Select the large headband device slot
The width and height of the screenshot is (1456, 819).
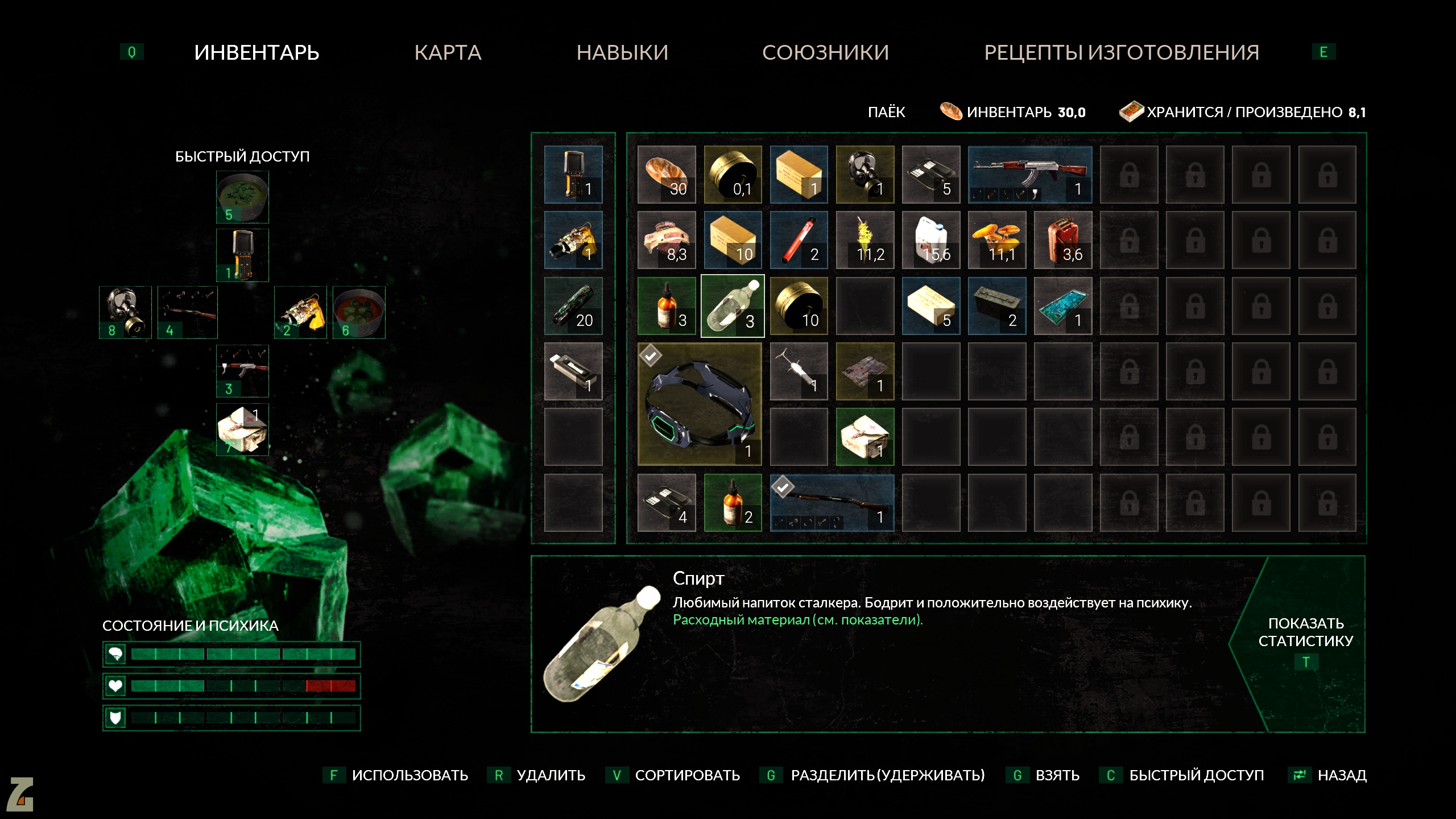point(700,404)
